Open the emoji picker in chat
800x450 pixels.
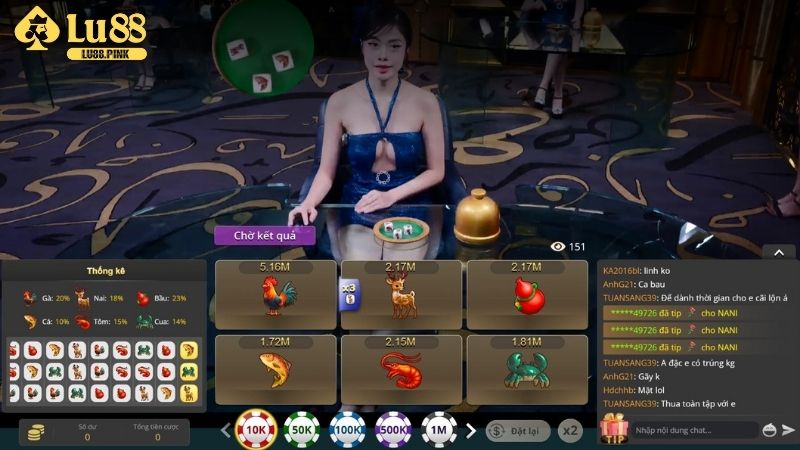(x=769, y=430)
